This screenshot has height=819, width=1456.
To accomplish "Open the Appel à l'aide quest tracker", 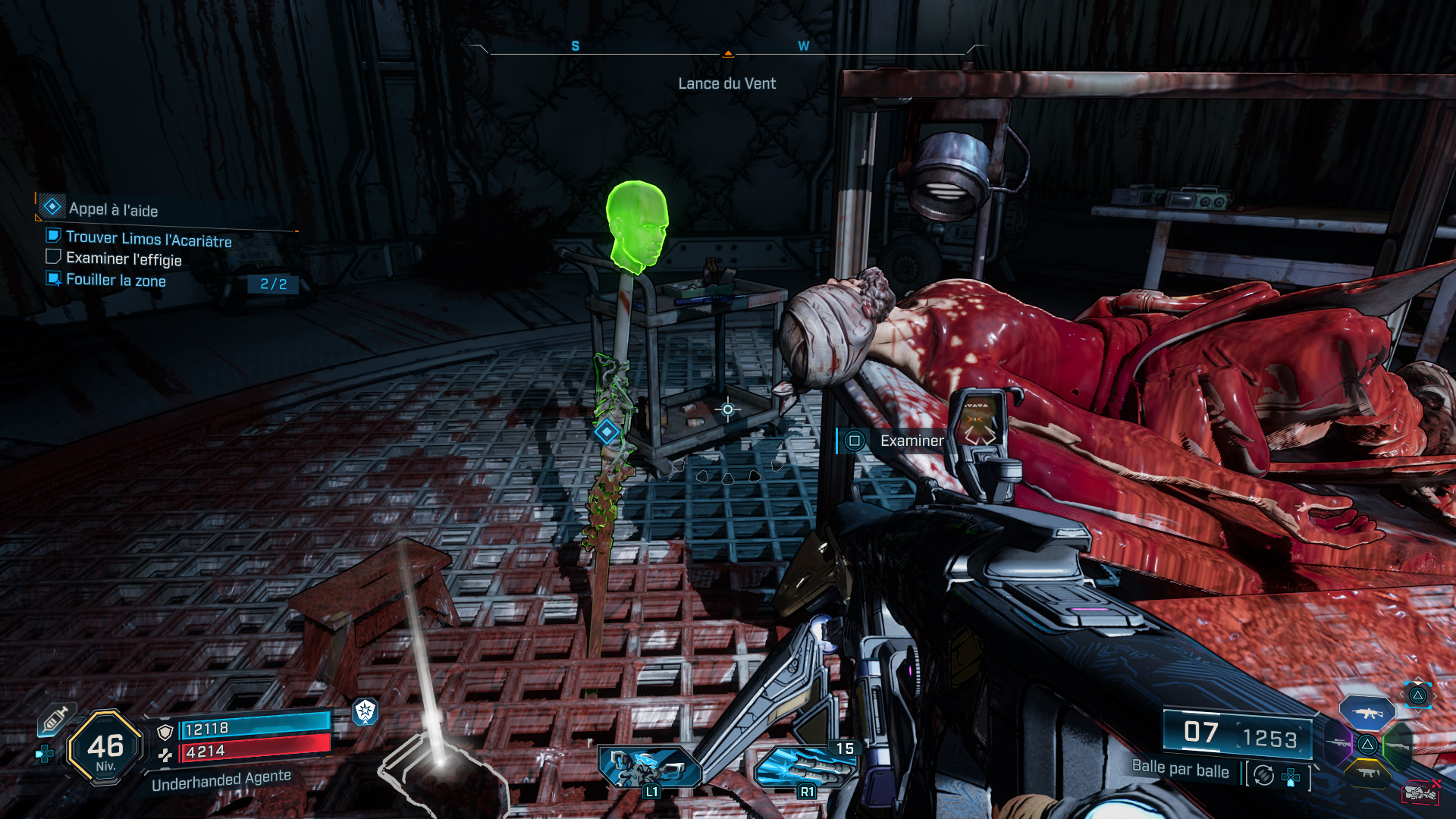I will [x=113, y=209].
